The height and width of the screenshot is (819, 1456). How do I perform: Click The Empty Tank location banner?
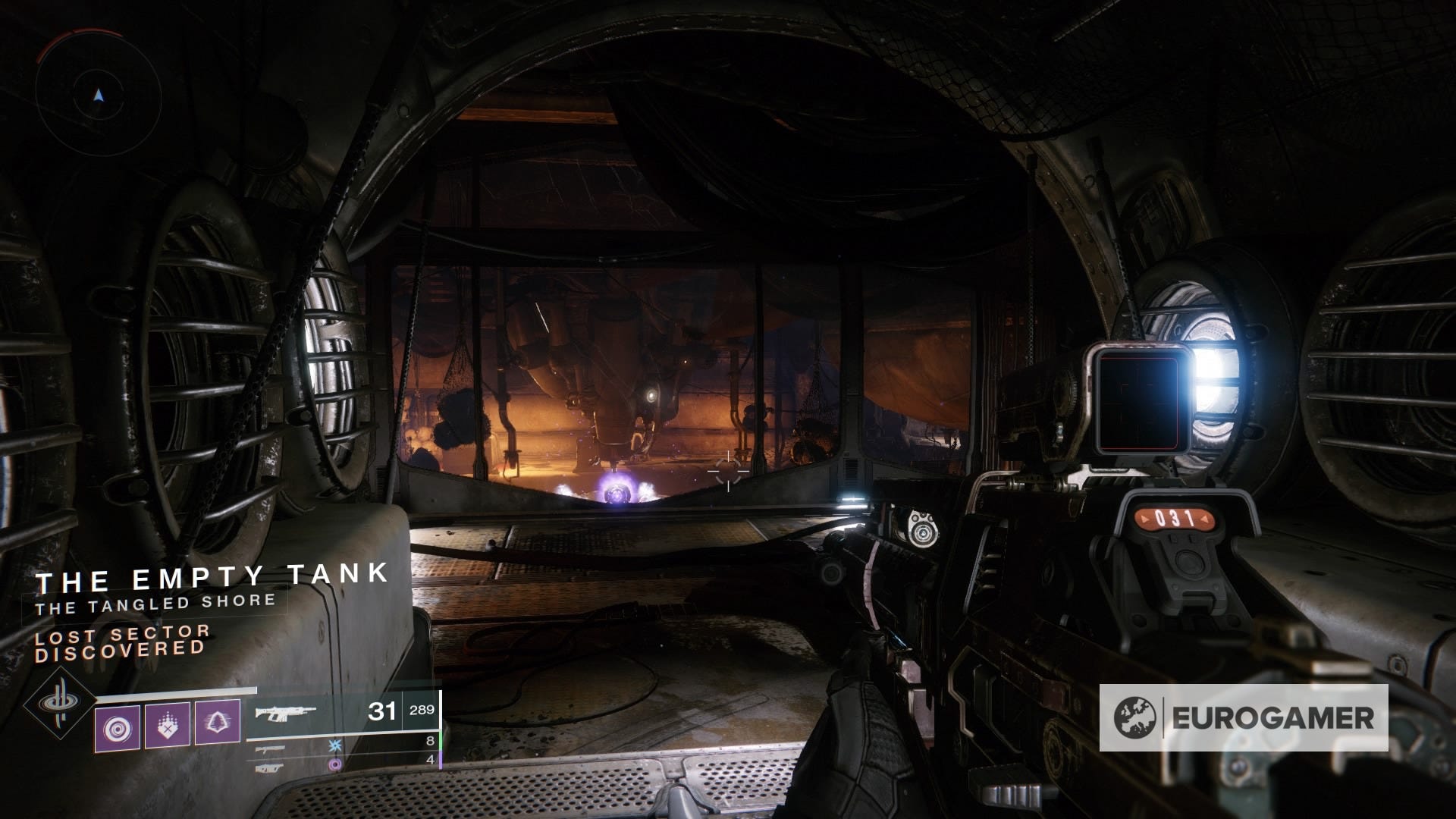coord(212,579)
